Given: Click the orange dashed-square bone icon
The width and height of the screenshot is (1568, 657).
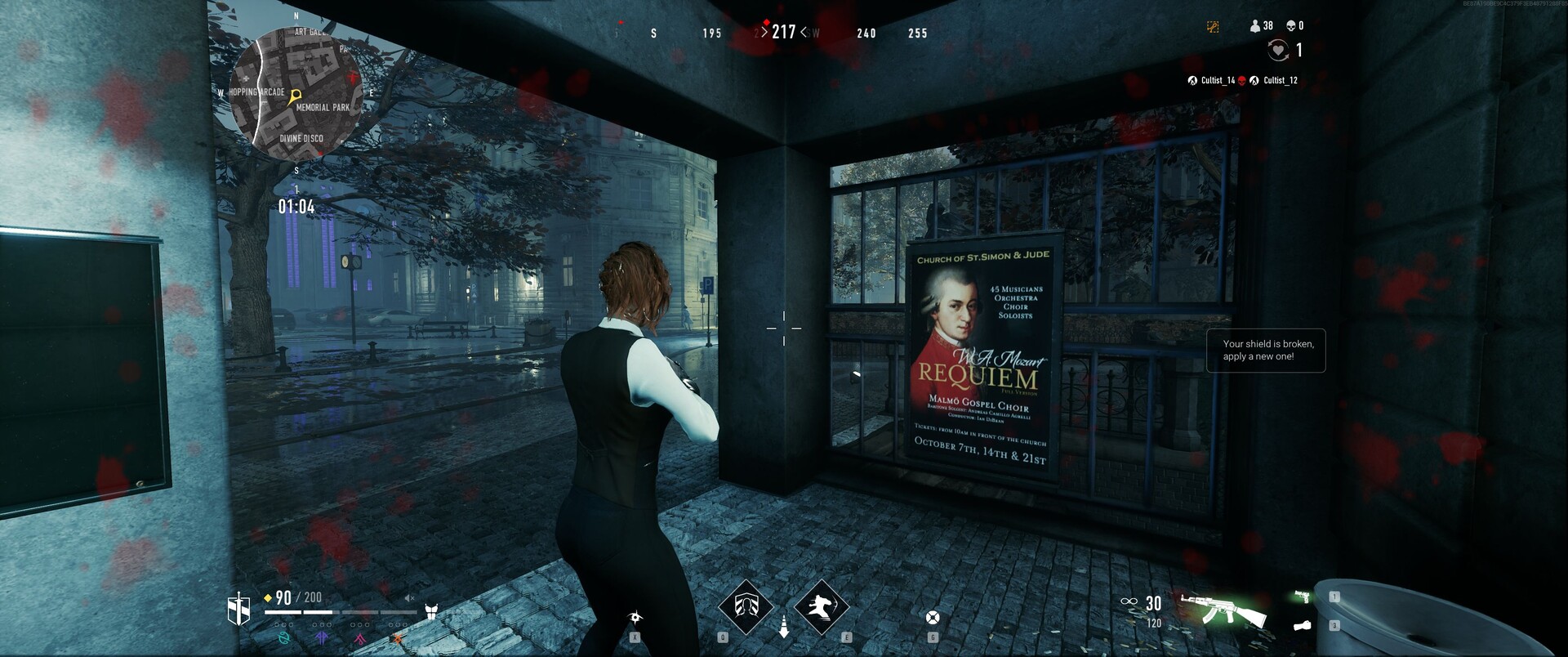Looking at the screenshot, I should [x=1213, y=27].
